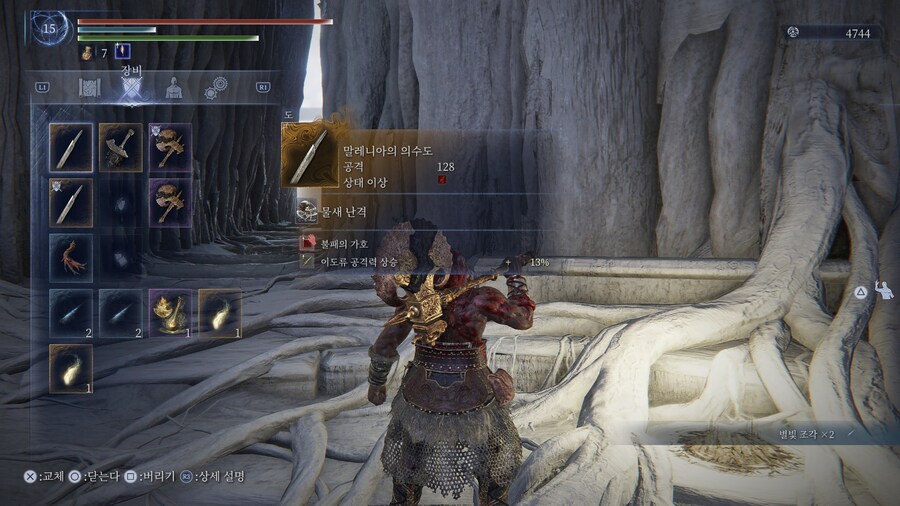Click the 이도류 공격력 상승 effect row
This screenshot has height=506, width=900.
tap(350, 261)
